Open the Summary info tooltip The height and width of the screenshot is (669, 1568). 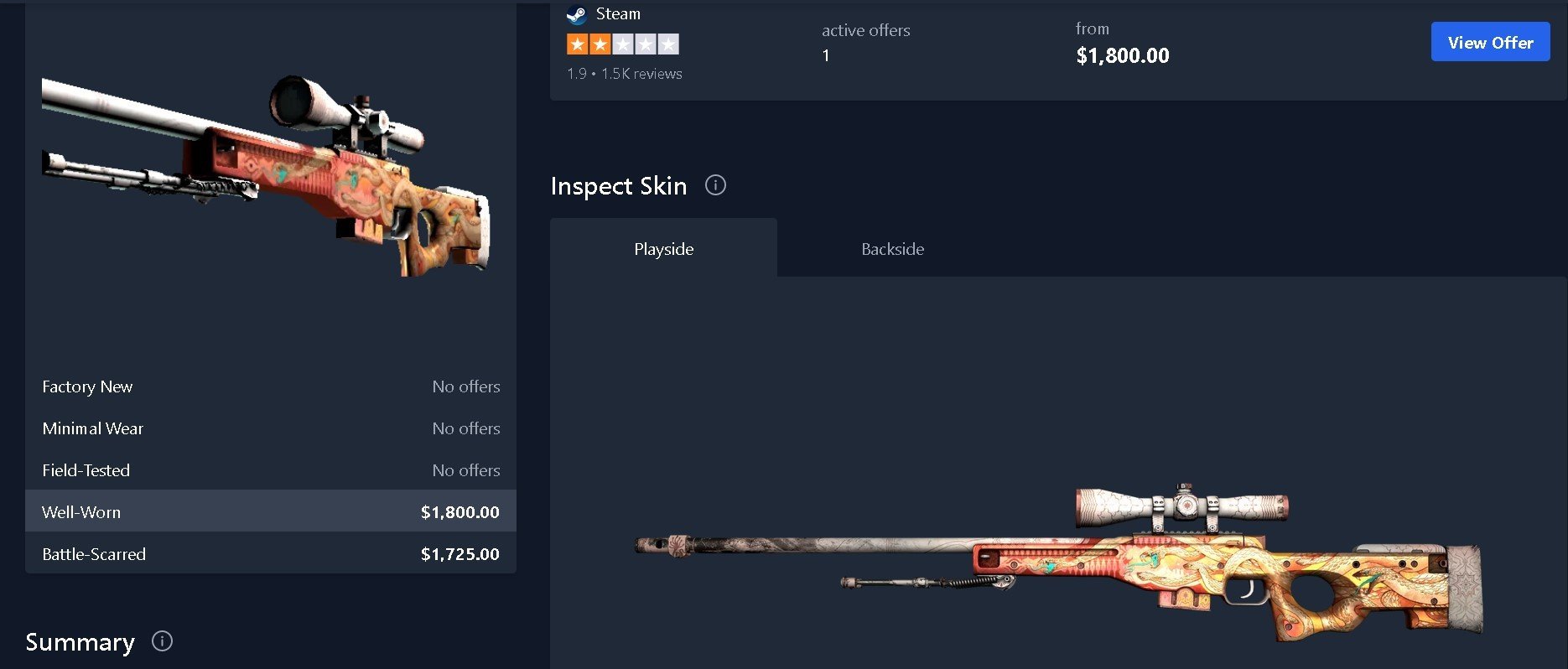pyautogui.click(x=162, y=641)
